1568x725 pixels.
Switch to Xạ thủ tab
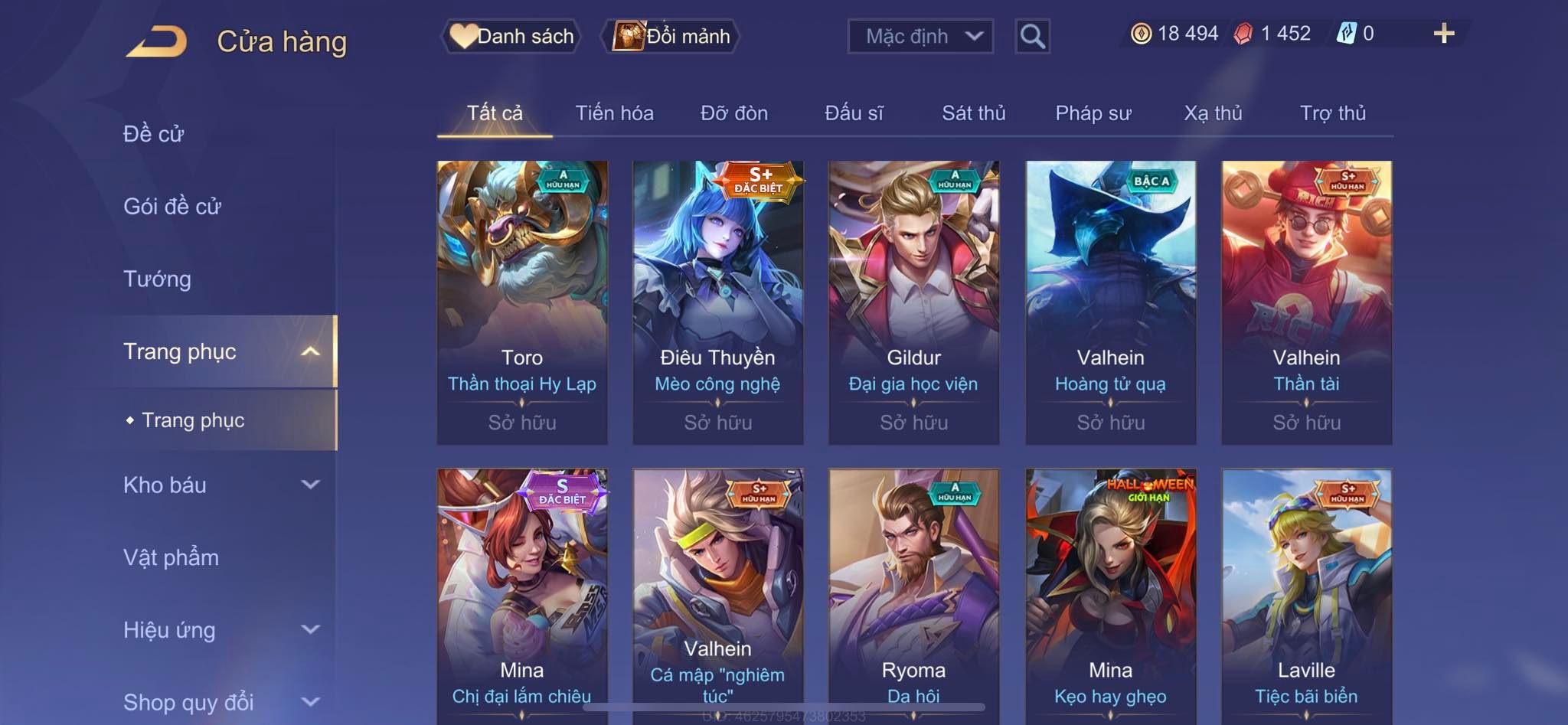[1213, 113]
